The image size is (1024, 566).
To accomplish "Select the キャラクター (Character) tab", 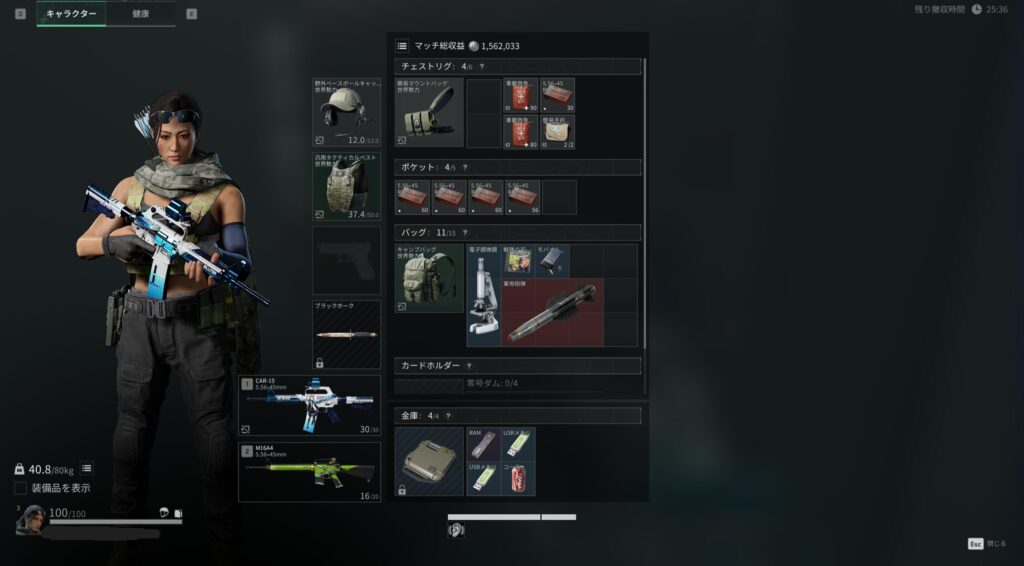I will (x=72, y=14).
